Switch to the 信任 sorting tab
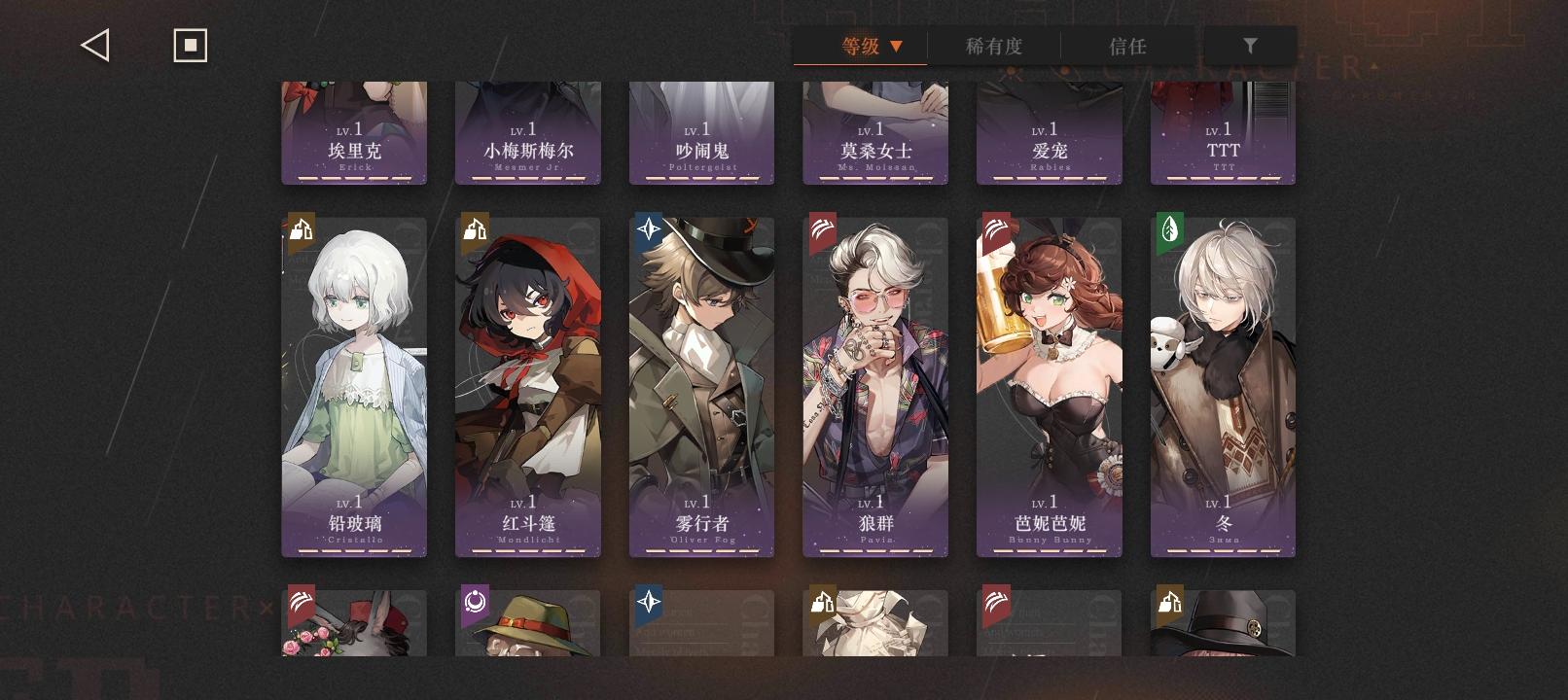1568x700 pixels. pos(1127,46)
